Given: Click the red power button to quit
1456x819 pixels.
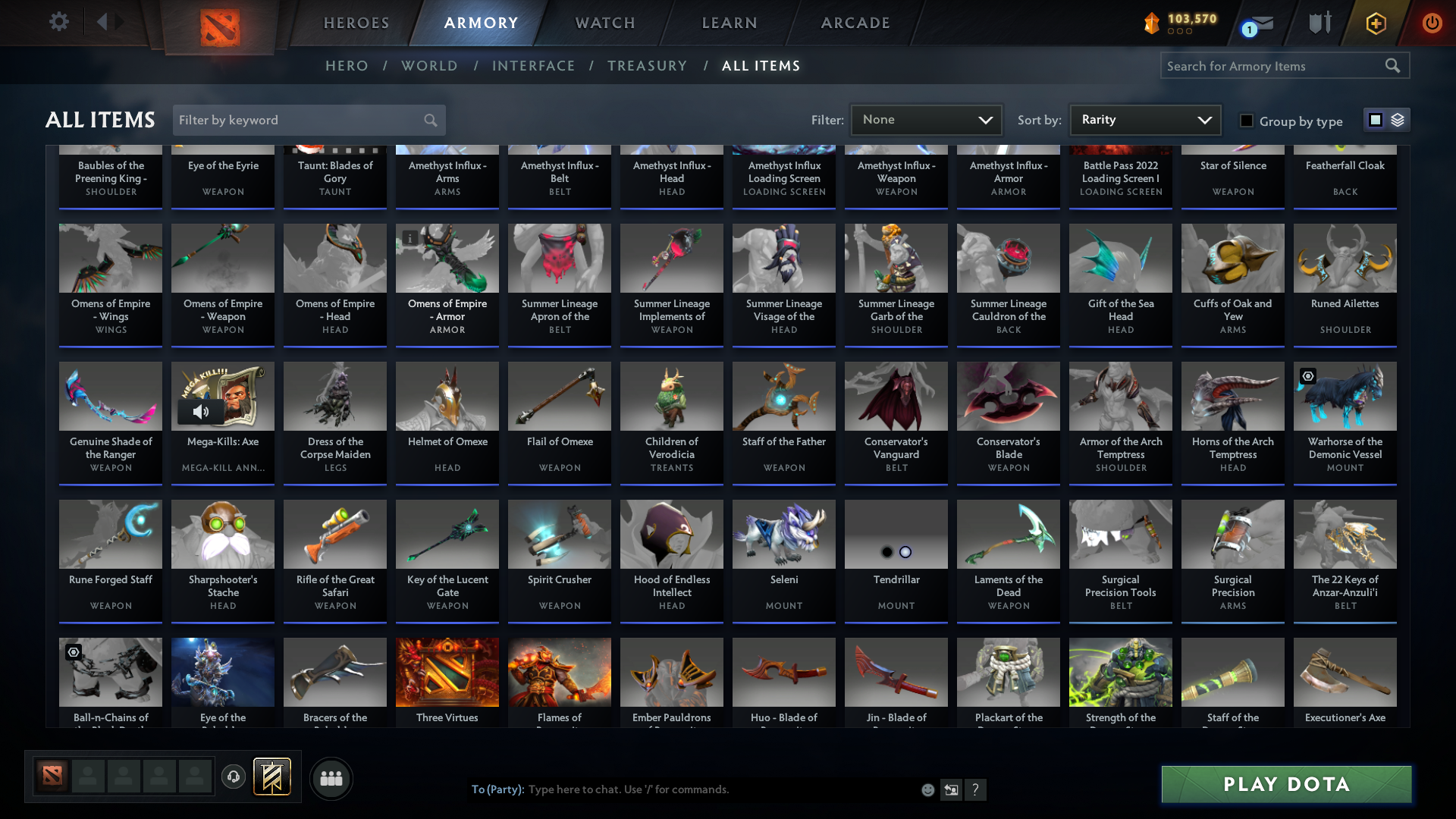Looking at the screenshot, I should (1432, 23).
